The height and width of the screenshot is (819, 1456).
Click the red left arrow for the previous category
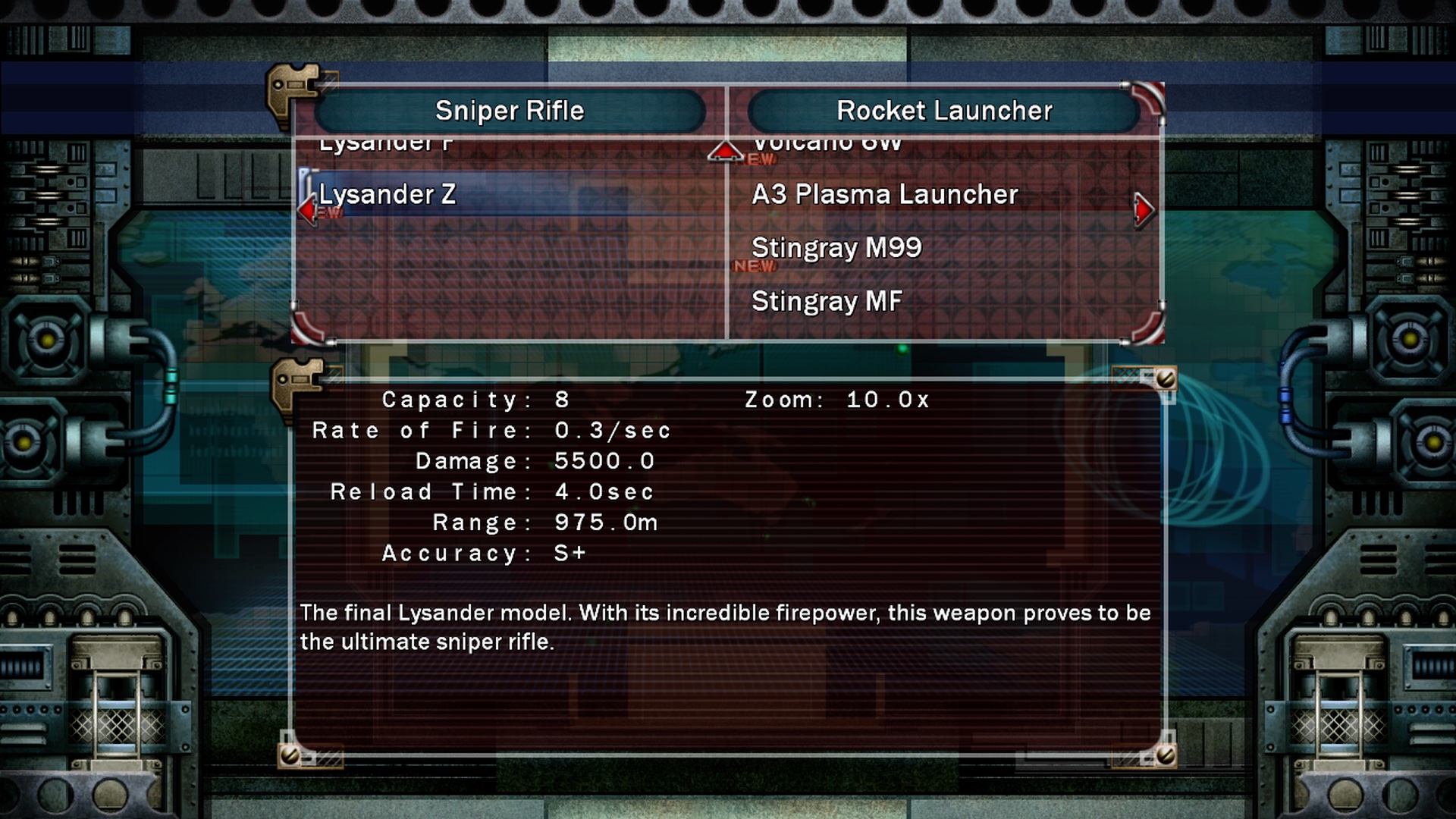307,209
